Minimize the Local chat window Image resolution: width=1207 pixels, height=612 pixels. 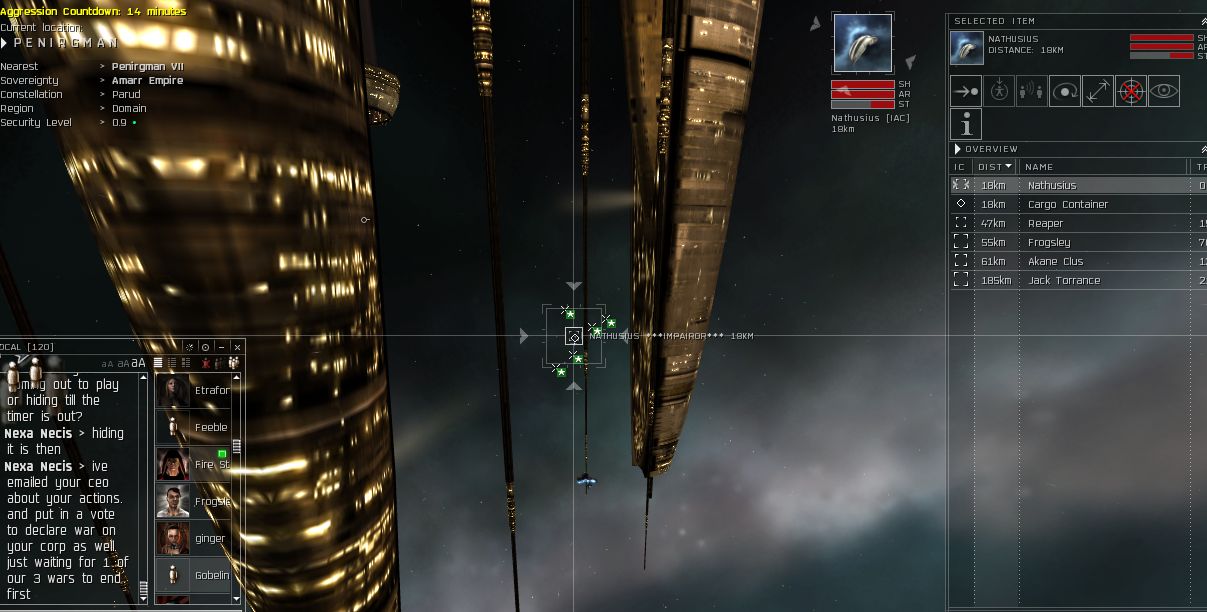[x=221, y=347]
